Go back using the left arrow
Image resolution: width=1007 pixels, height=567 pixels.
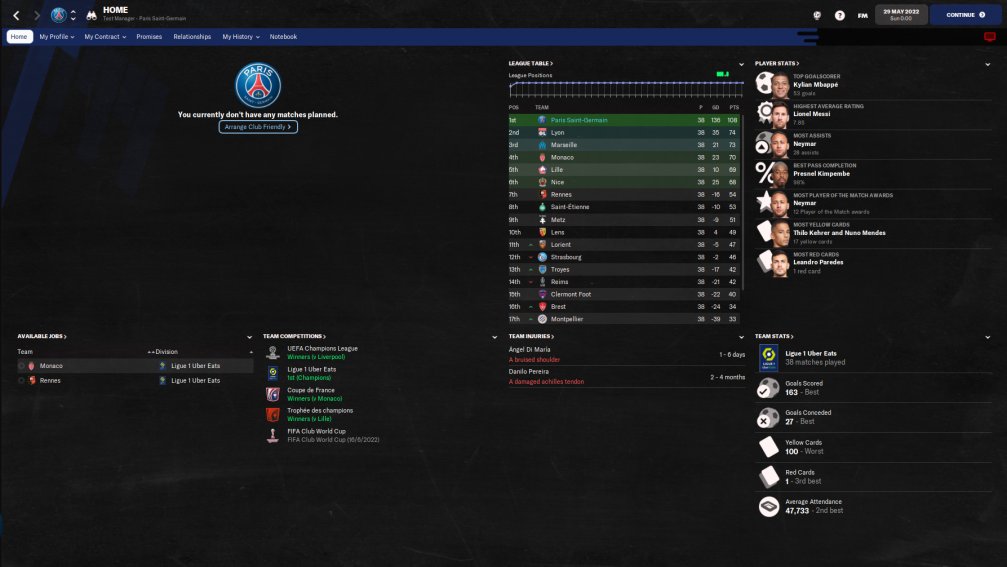[x=16, y=15]
